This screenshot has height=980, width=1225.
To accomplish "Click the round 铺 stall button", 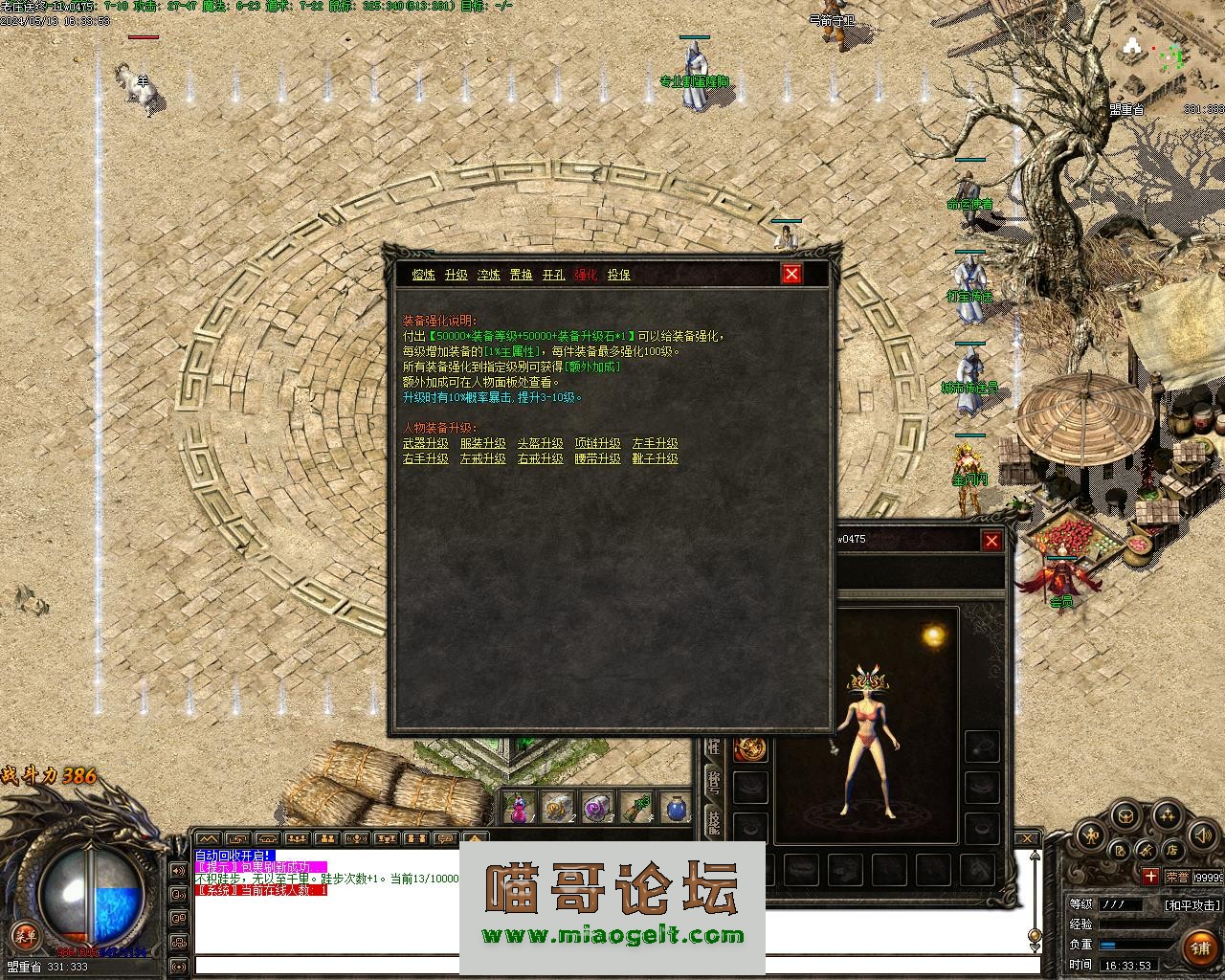I will pos(1200,947).
